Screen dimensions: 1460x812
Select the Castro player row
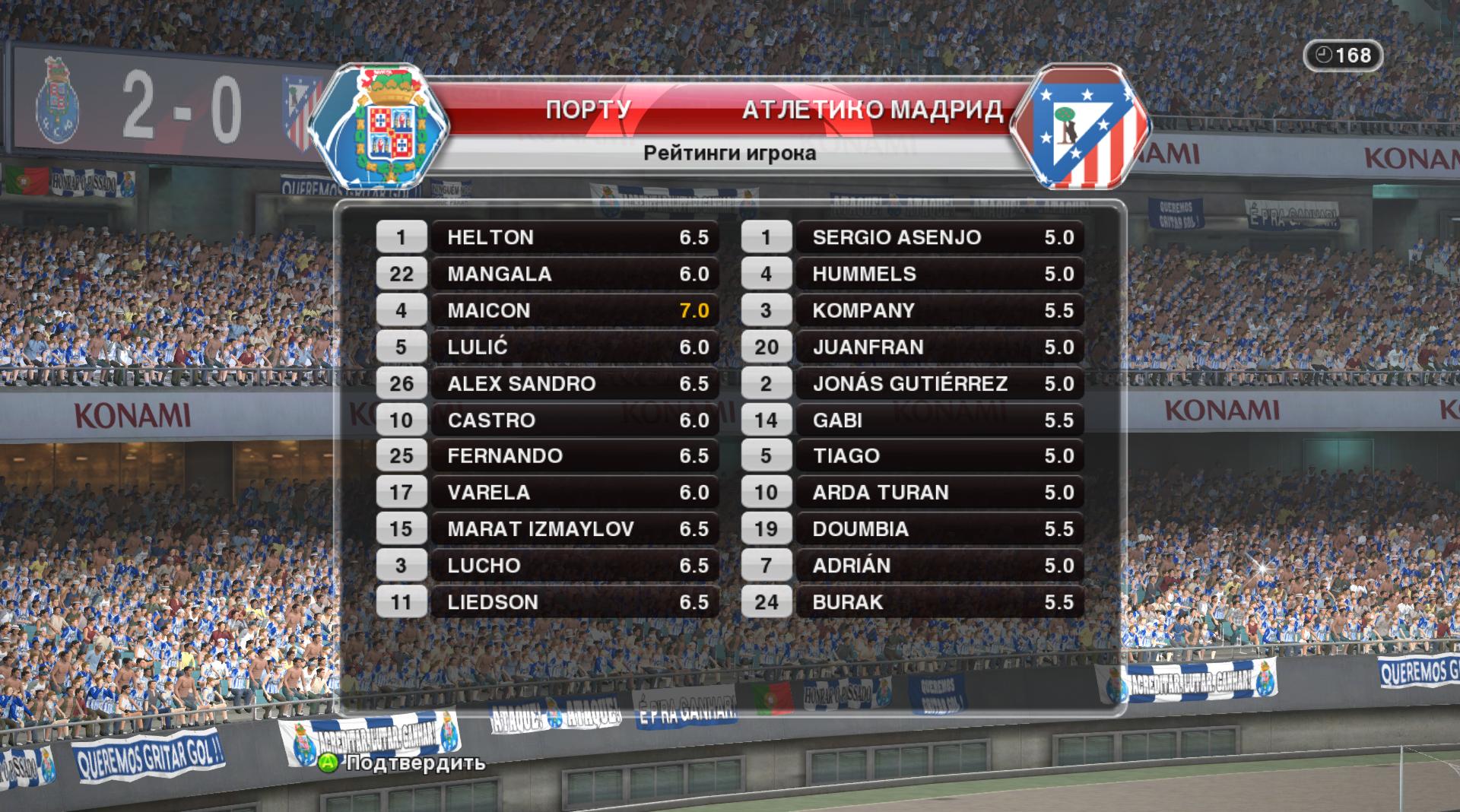(x=574, y=420)
